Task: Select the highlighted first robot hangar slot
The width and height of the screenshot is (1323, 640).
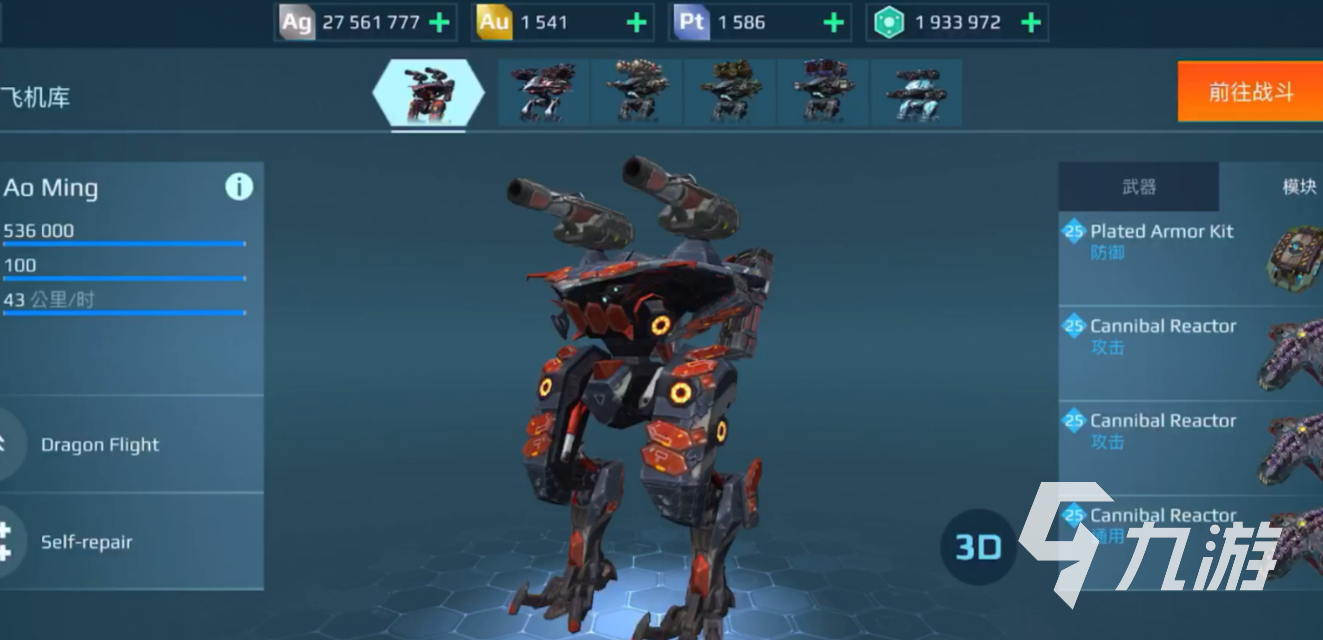Action: (x=428, y=93)
